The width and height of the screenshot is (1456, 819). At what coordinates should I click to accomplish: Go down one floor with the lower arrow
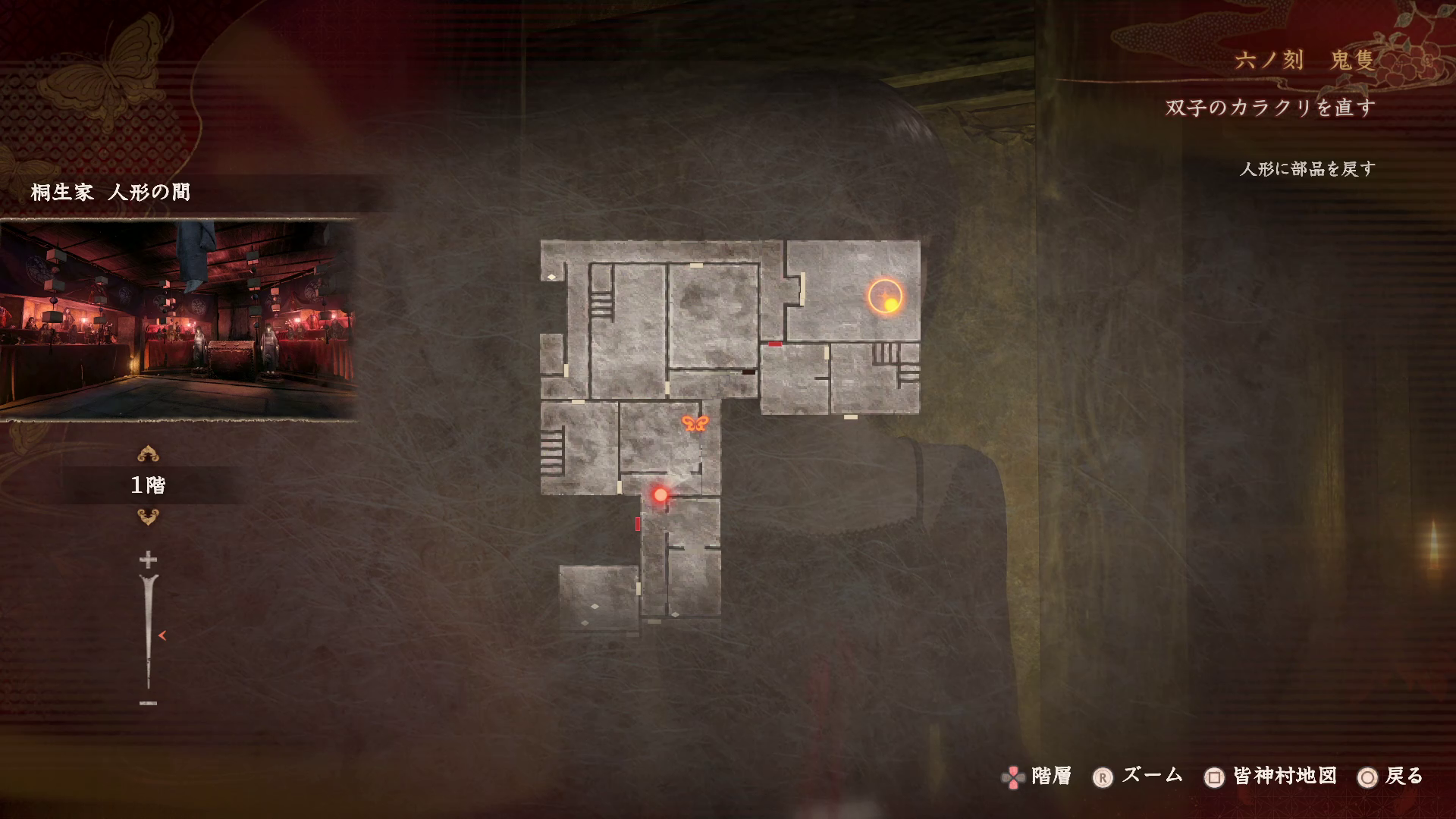[x=148, y=517]
